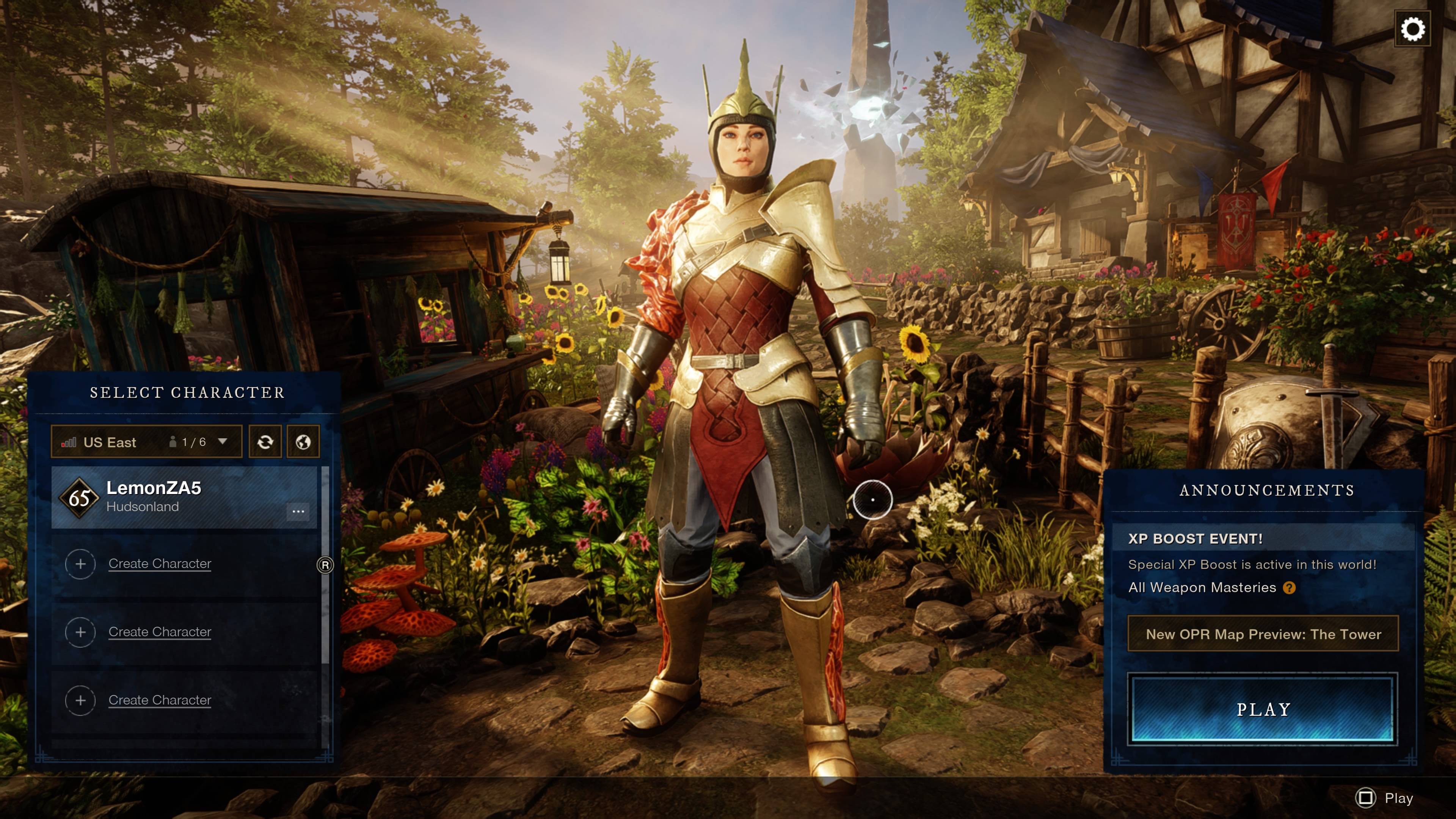Show the All Weapon Masteries help tooltip

point(1289,588)
